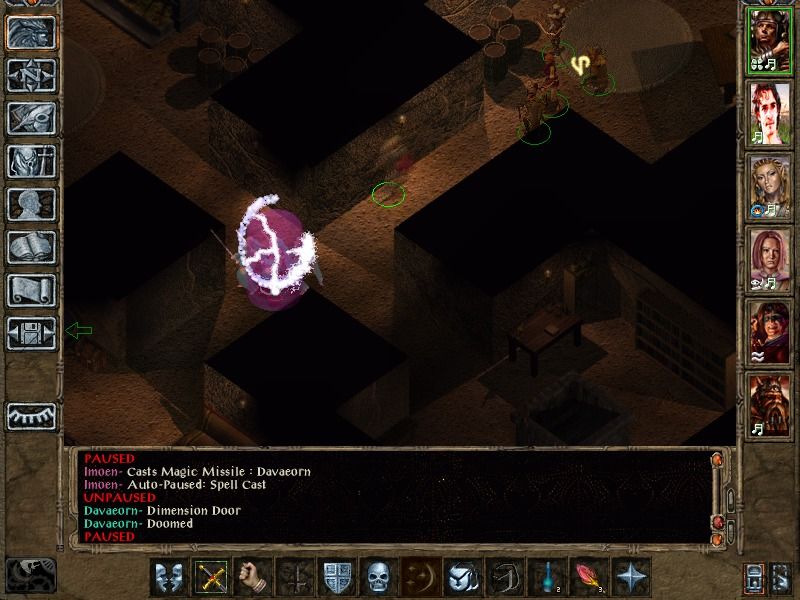800x600 pixels.
Task: Open the area map with the compass button
Action: pos(31,75)
